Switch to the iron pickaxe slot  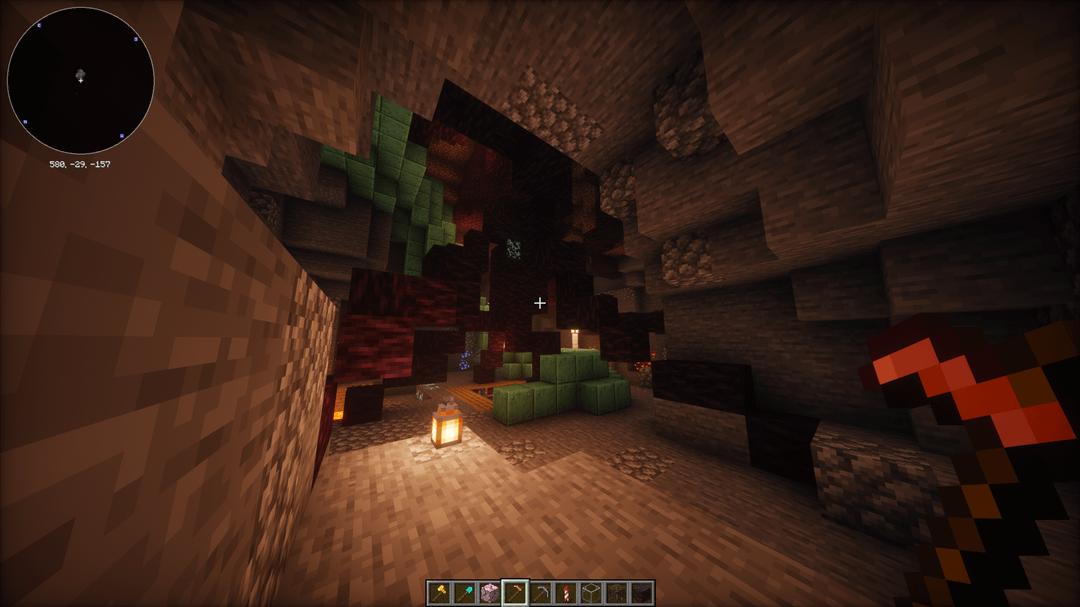tap(541, 592)
